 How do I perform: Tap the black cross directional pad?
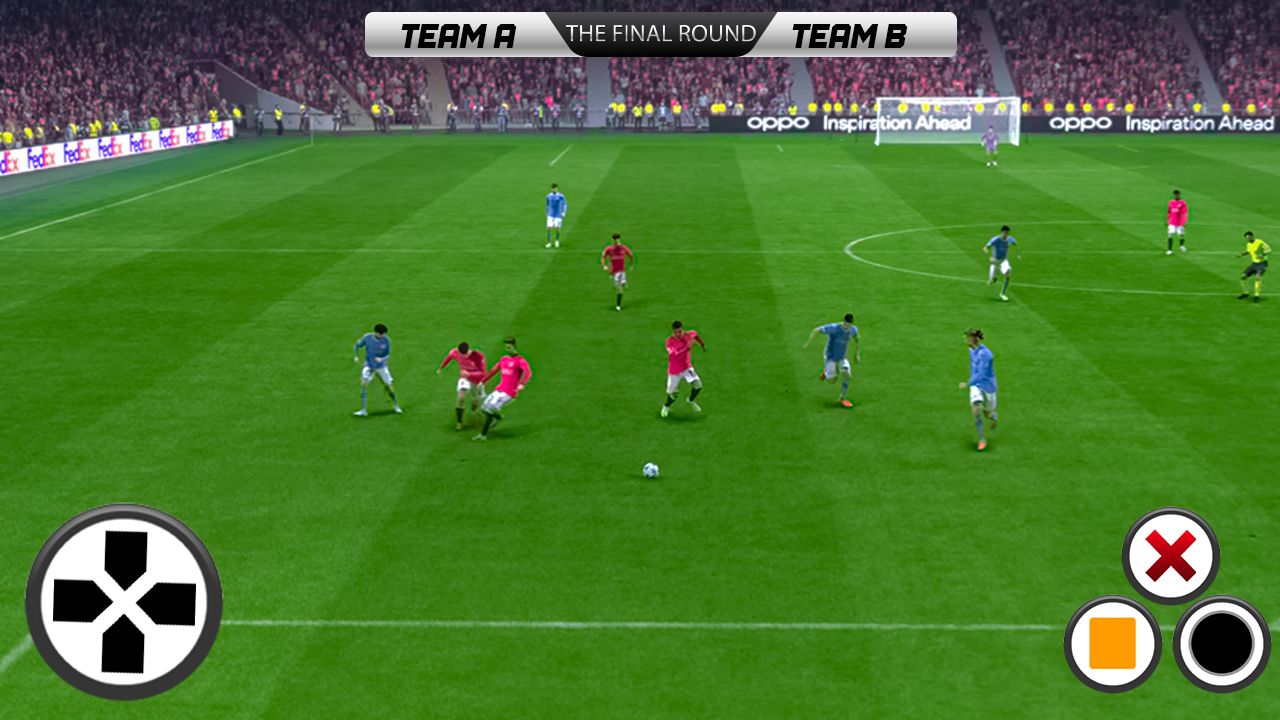[x=124, y=602]
